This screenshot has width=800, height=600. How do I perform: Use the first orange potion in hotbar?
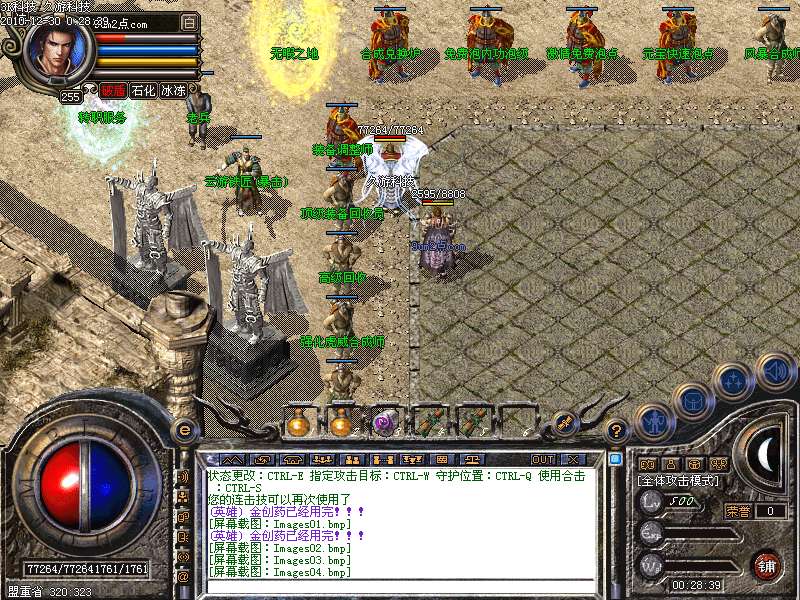click(x=298, y=423)
